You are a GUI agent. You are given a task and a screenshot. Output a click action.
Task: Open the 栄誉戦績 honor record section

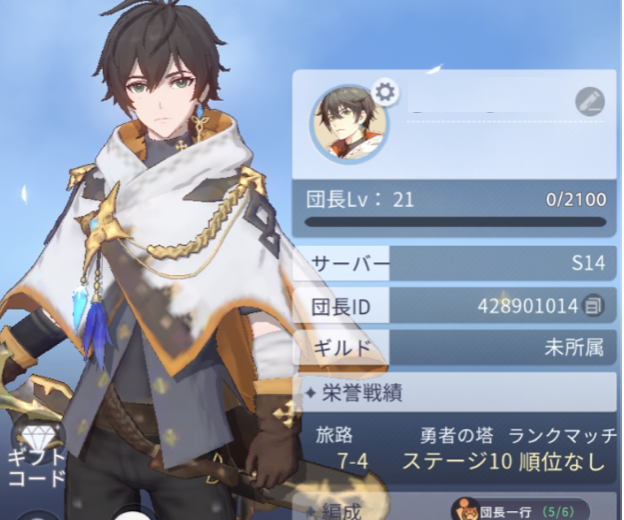(x=456, y=392)
